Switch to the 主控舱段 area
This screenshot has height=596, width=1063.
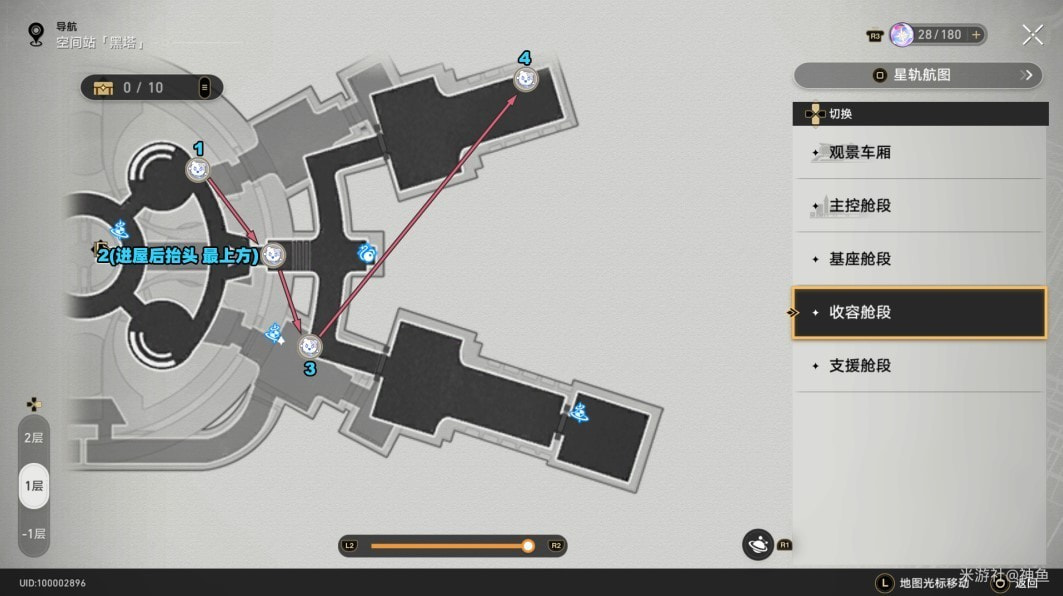pos(918,206)
